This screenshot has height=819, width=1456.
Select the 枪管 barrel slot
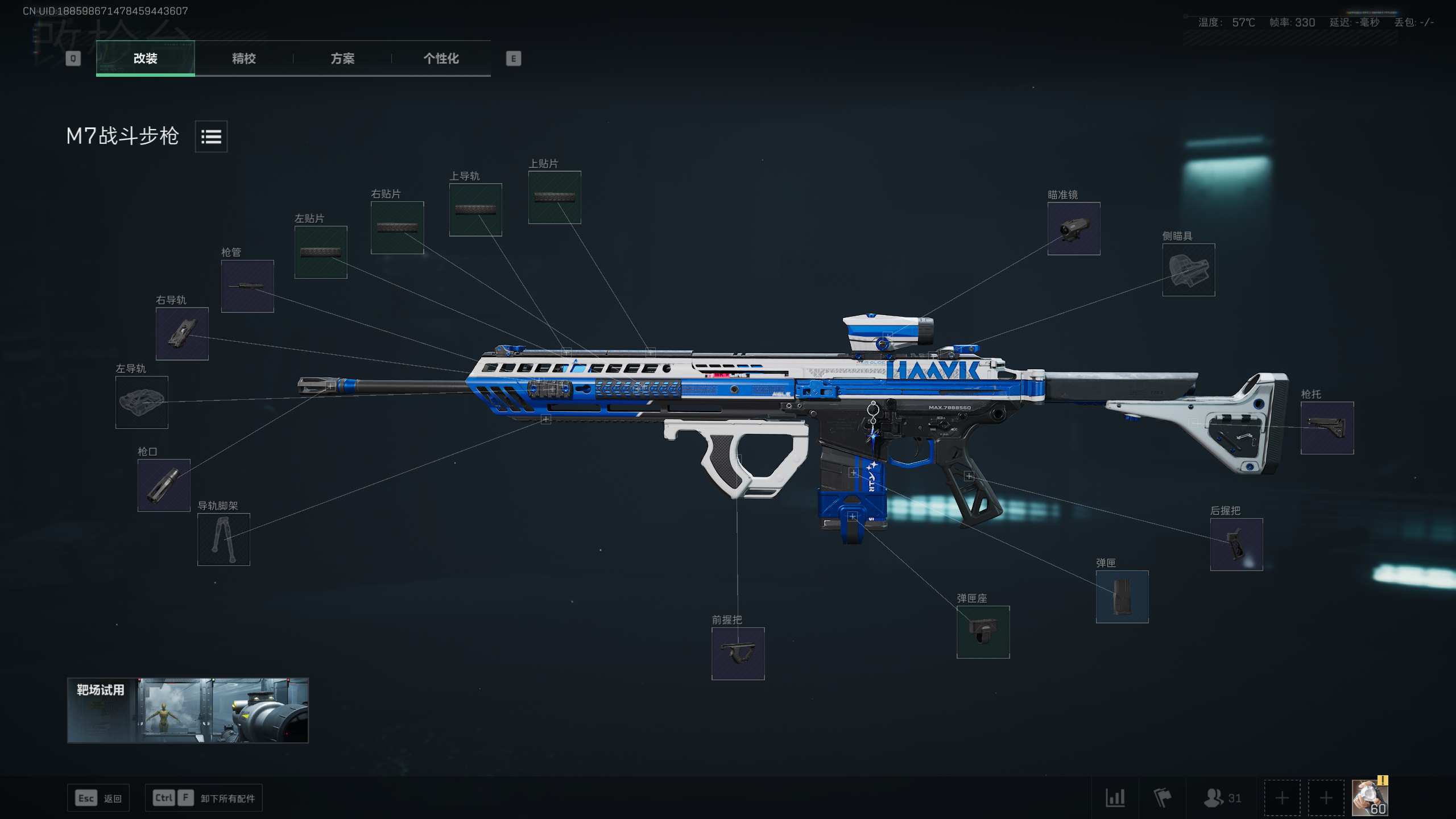[247, 286]
